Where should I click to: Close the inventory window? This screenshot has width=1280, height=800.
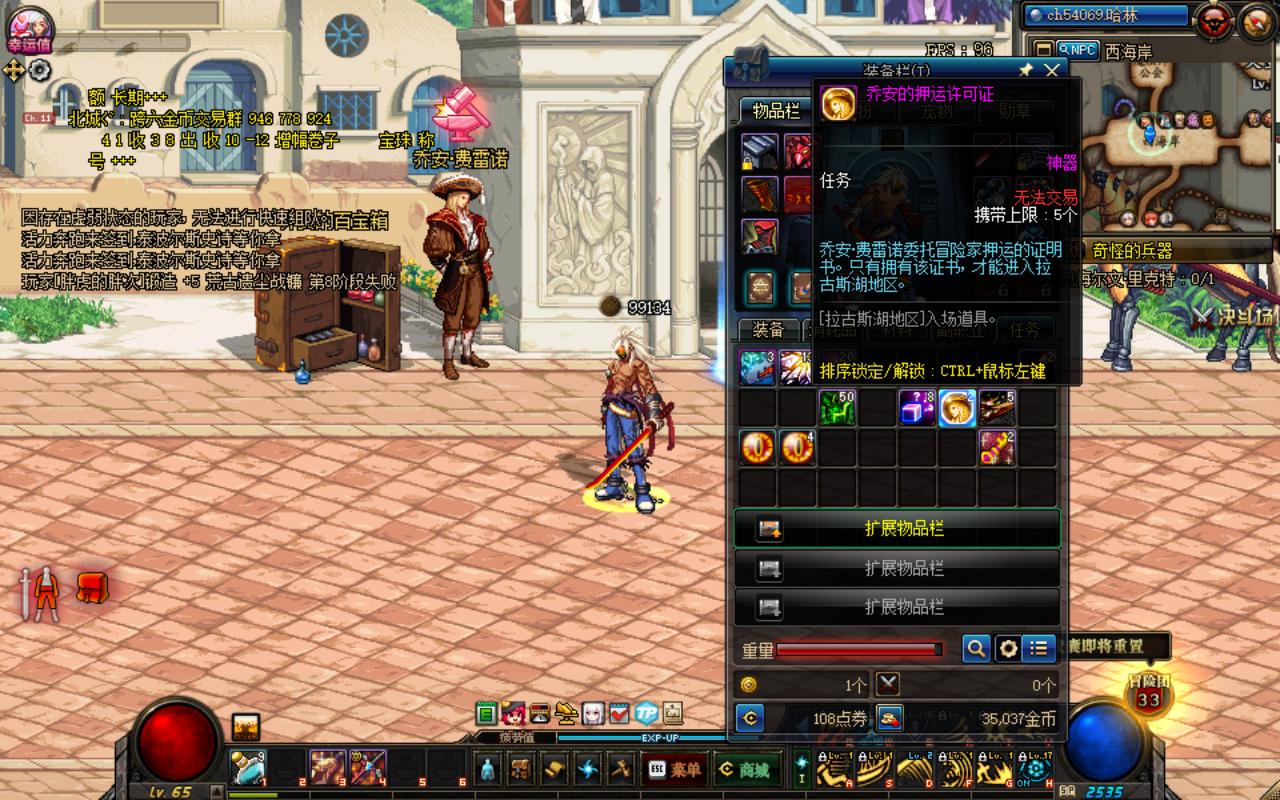(1051, 70)
